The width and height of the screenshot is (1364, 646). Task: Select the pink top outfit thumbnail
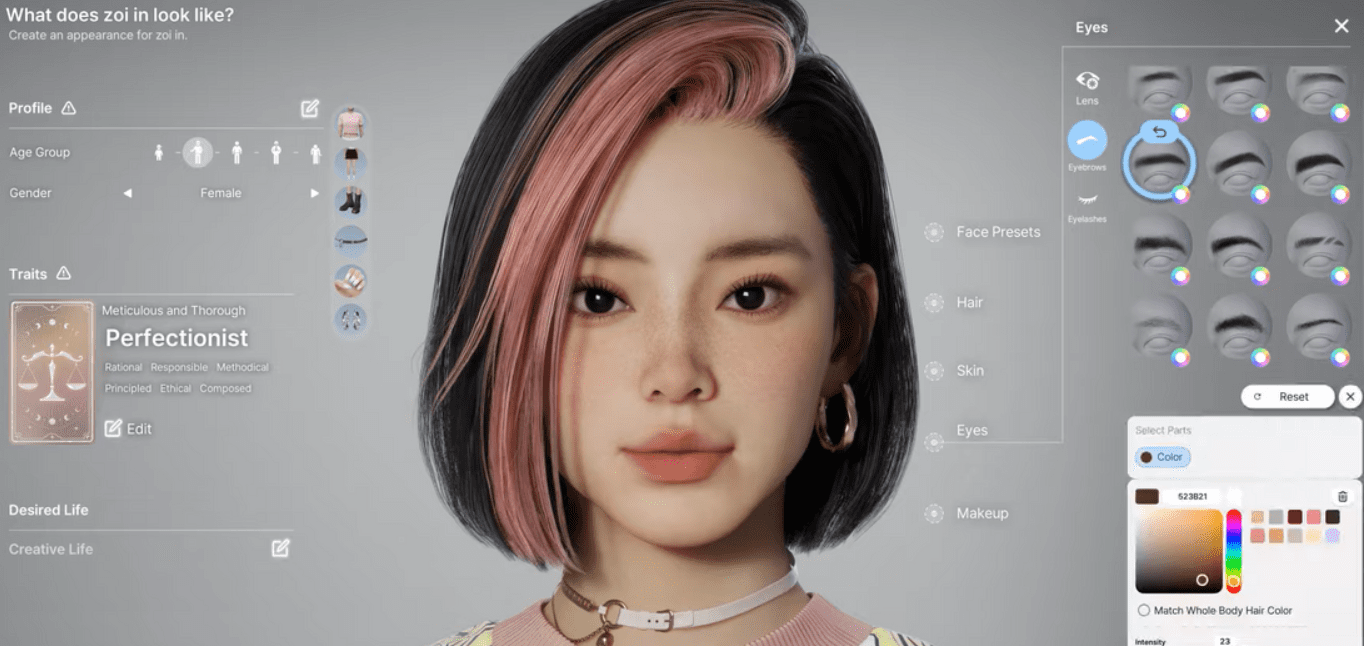(x=350, y=123)
